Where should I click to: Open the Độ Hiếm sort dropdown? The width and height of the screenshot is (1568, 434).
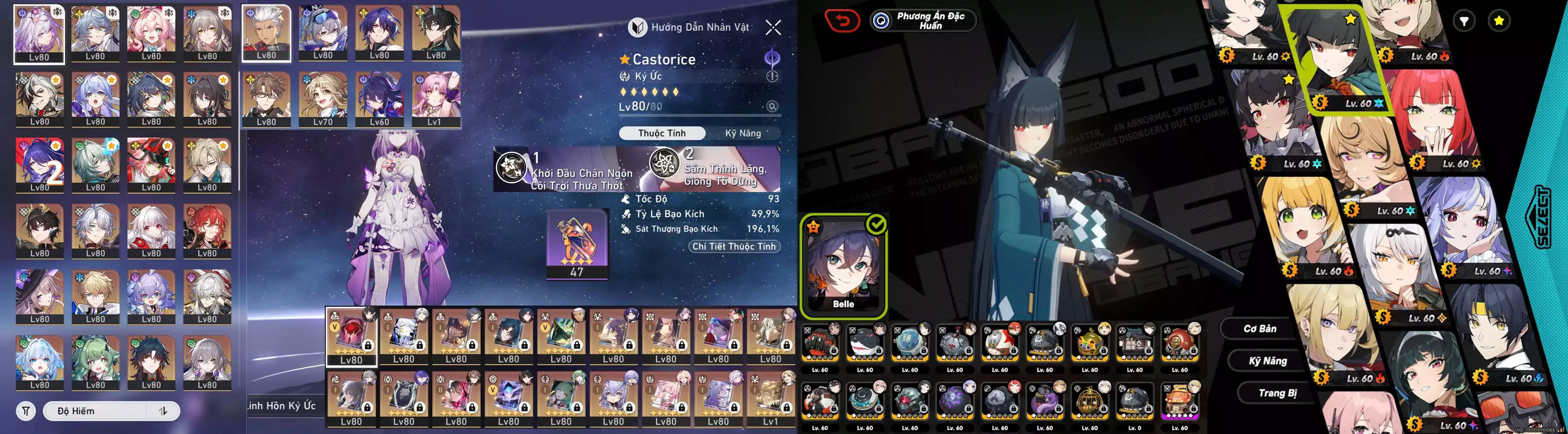pos(111,411)
